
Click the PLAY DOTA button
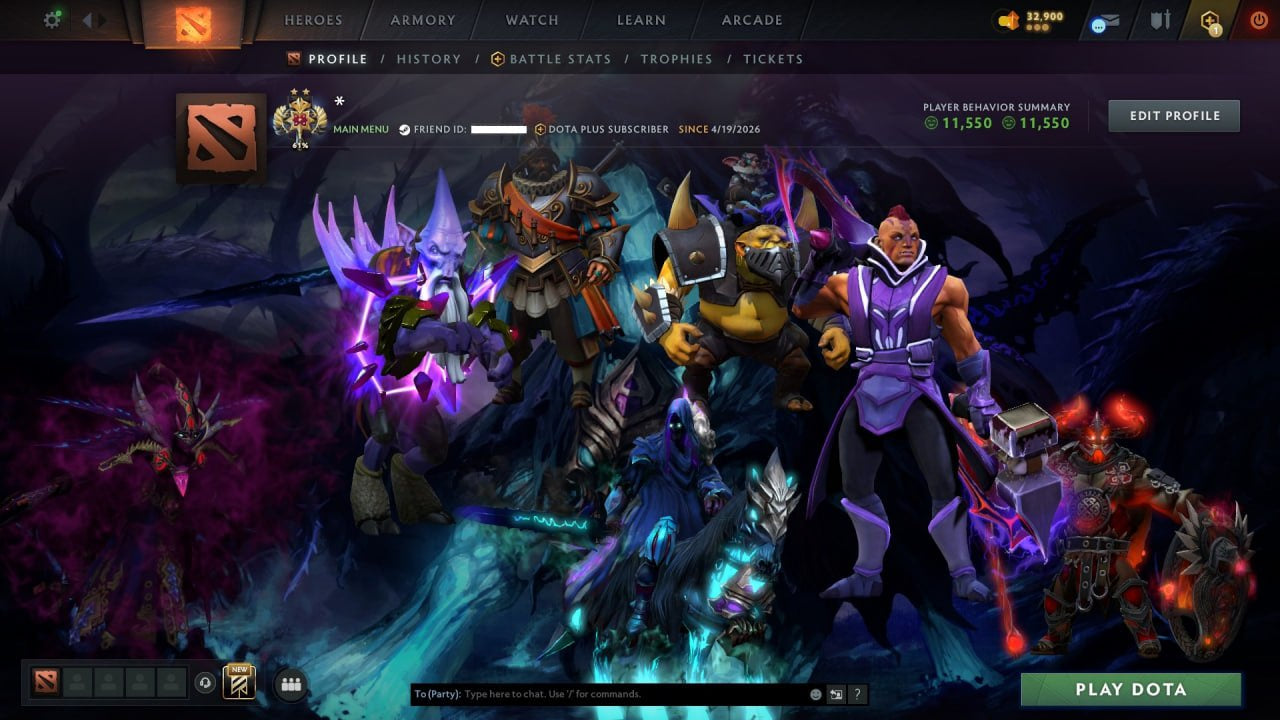(1131, 689)
